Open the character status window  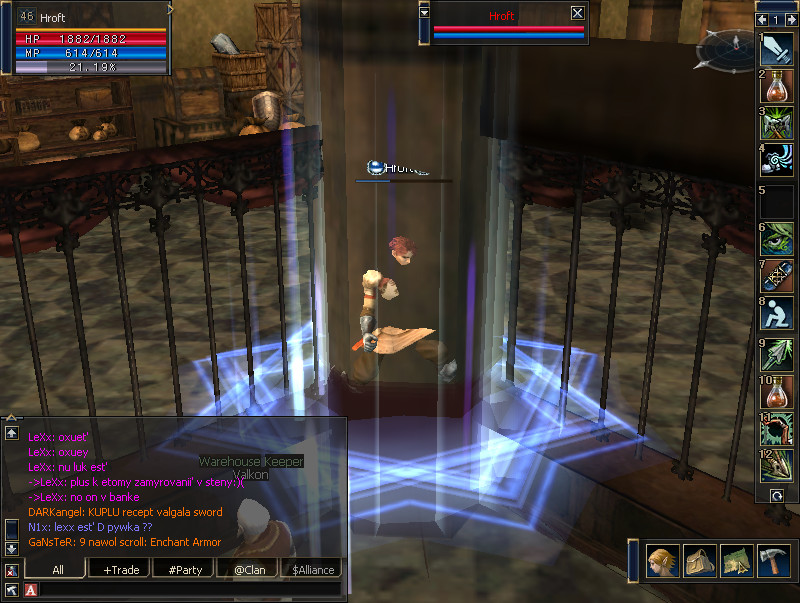click(x=662, y=561)
